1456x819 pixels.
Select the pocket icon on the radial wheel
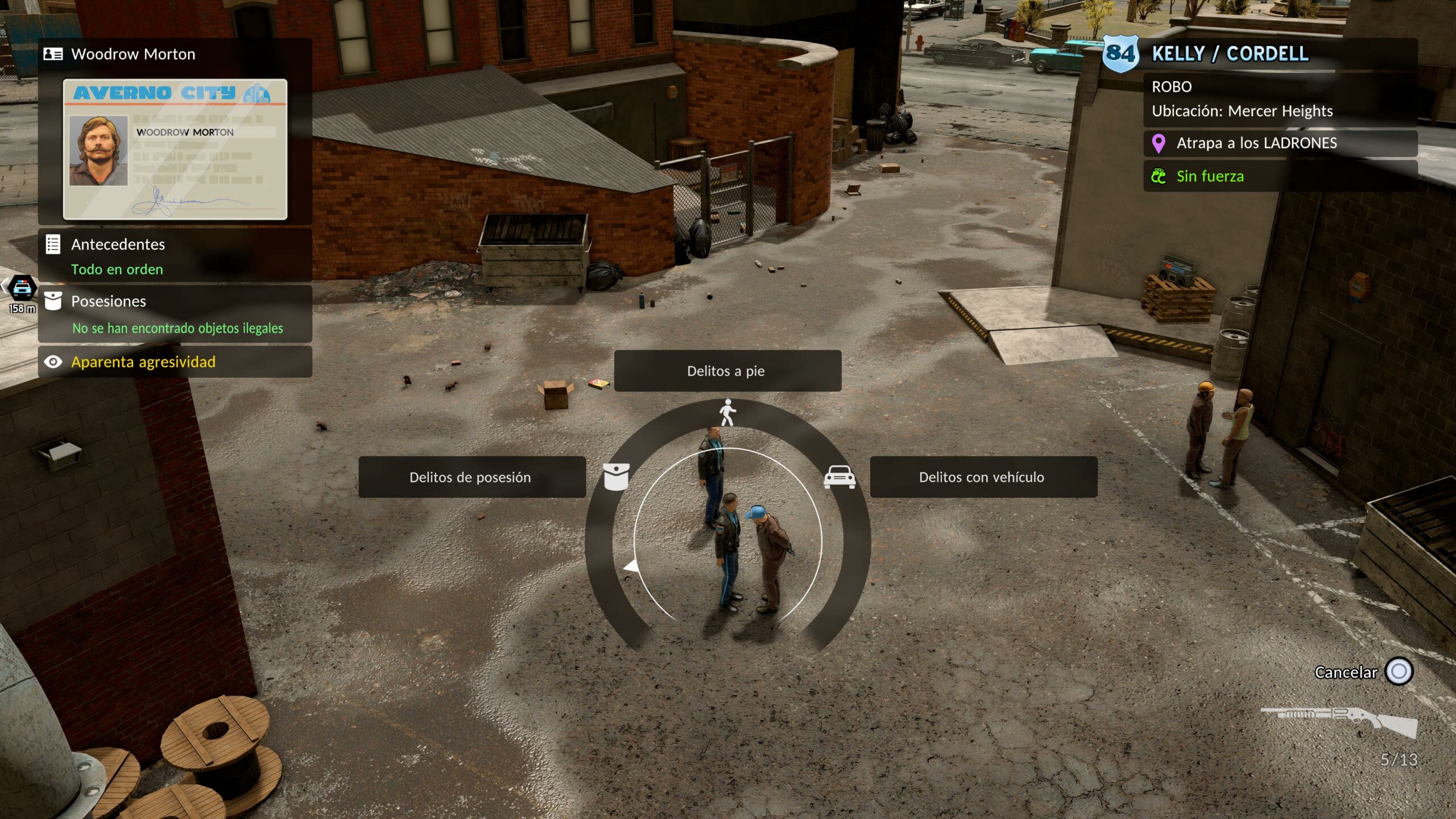coord(616,477)
